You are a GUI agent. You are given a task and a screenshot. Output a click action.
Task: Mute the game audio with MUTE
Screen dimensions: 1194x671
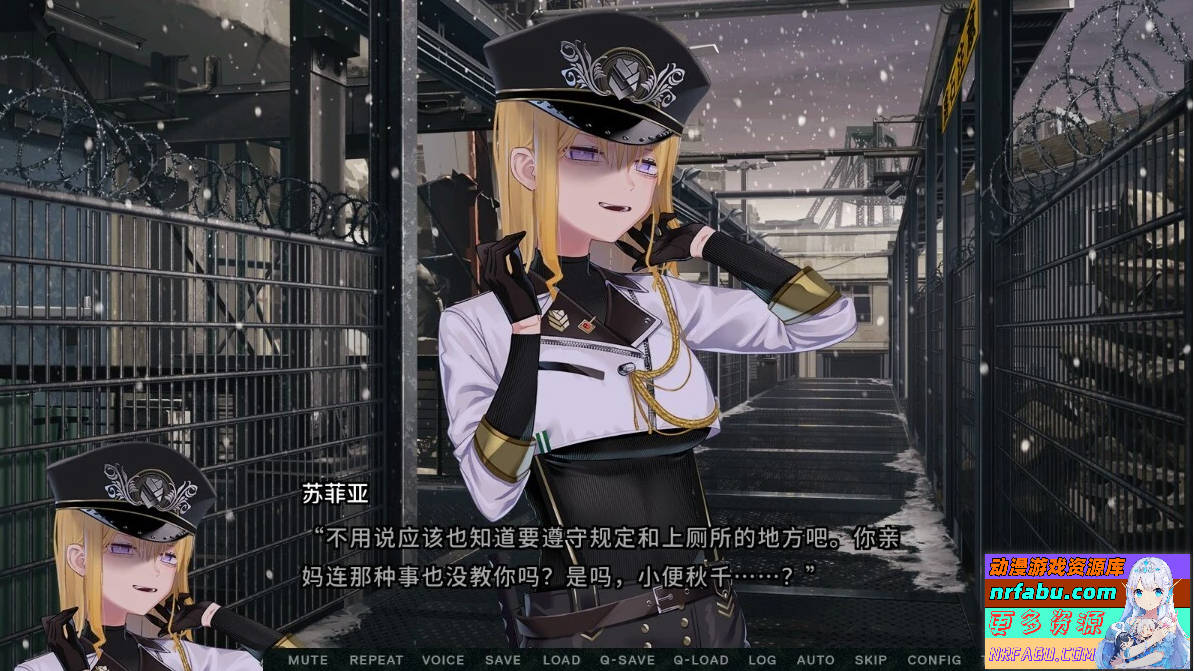click(x=307, y=660)
